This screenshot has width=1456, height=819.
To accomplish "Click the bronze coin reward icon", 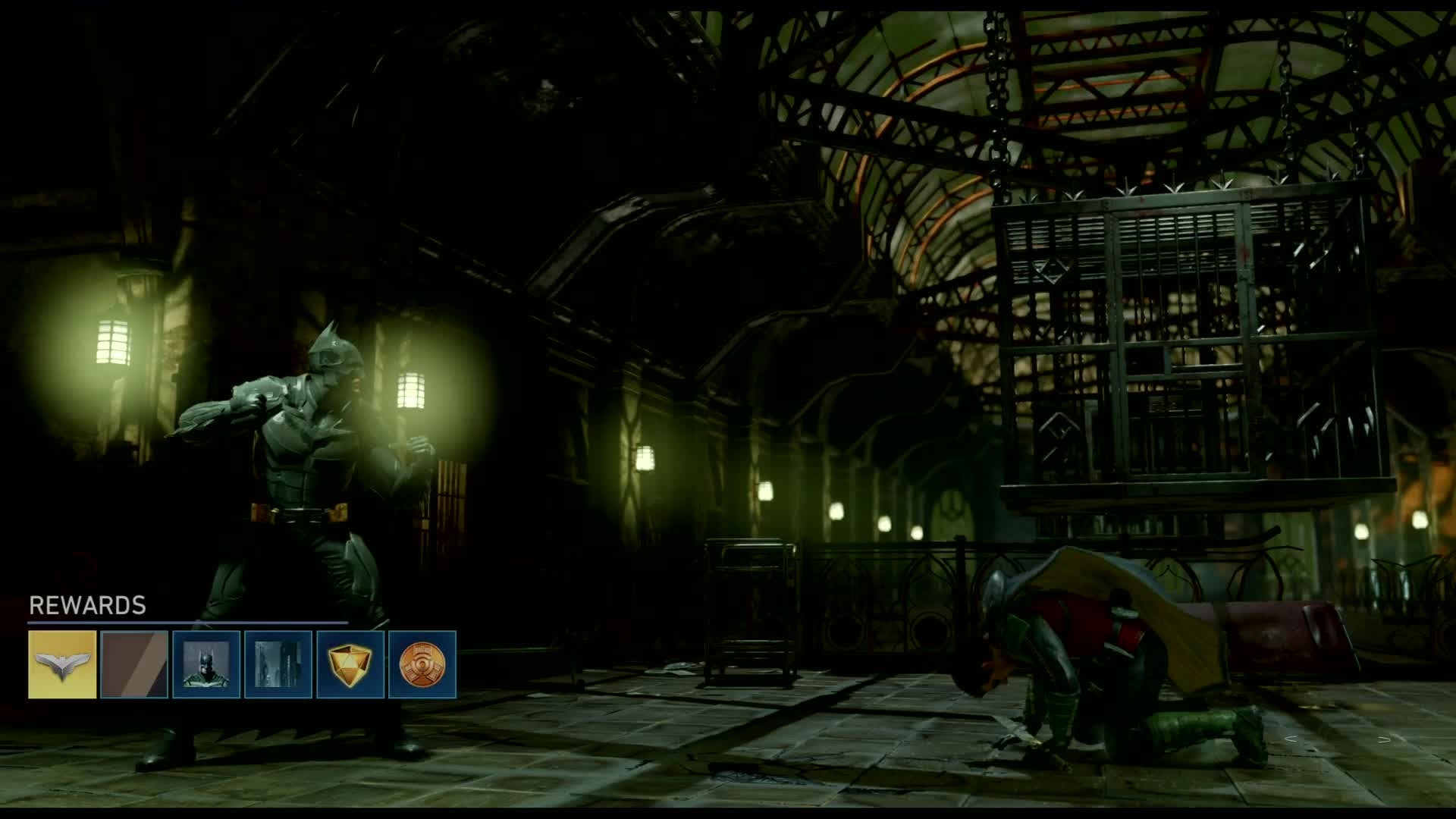I will click(422, 664).
